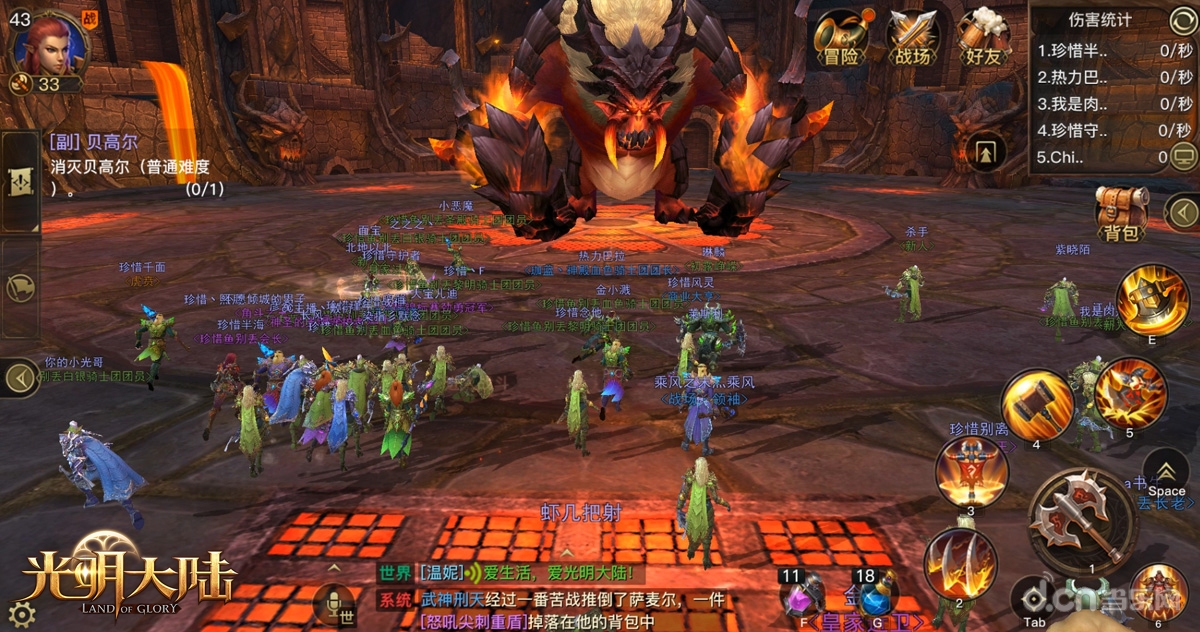This screenshot has width=1200, height=632.
Task: Click the player portrait avatar
Action: click(x=48, y=45)
